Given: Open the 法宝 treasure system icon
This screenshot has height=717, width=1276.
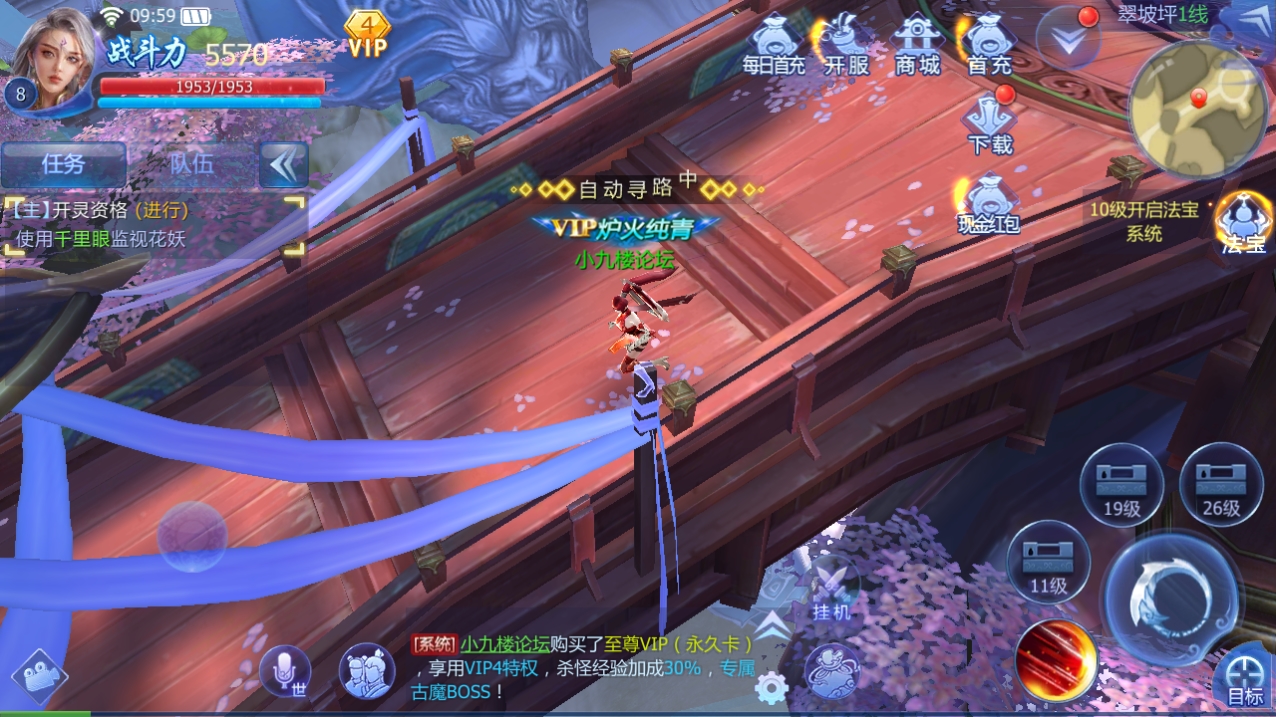Looking at the screenshot, I should click(1243, 222).
